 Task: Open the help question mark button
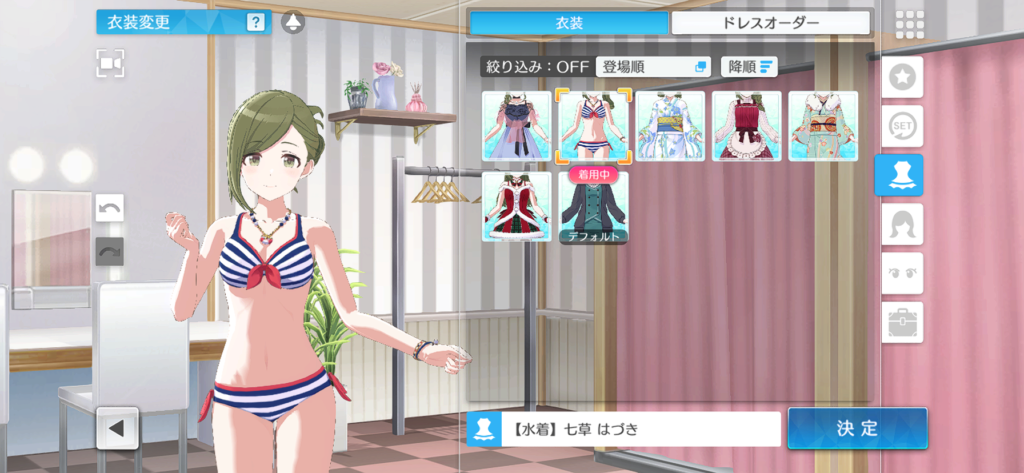click(x=256, y=21)
